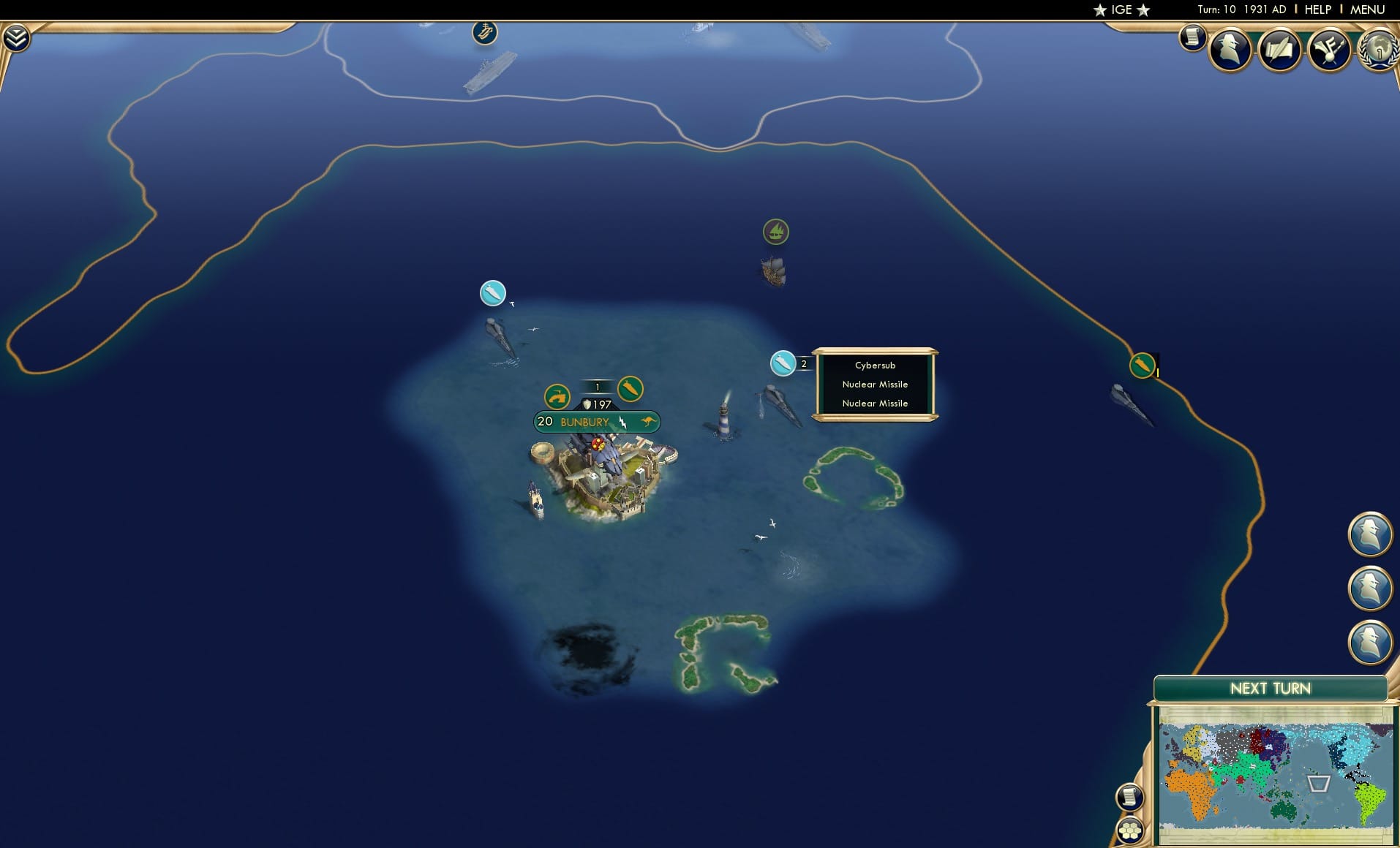Click the scroll notification icon above the hexagon icon

[1130, 798]
